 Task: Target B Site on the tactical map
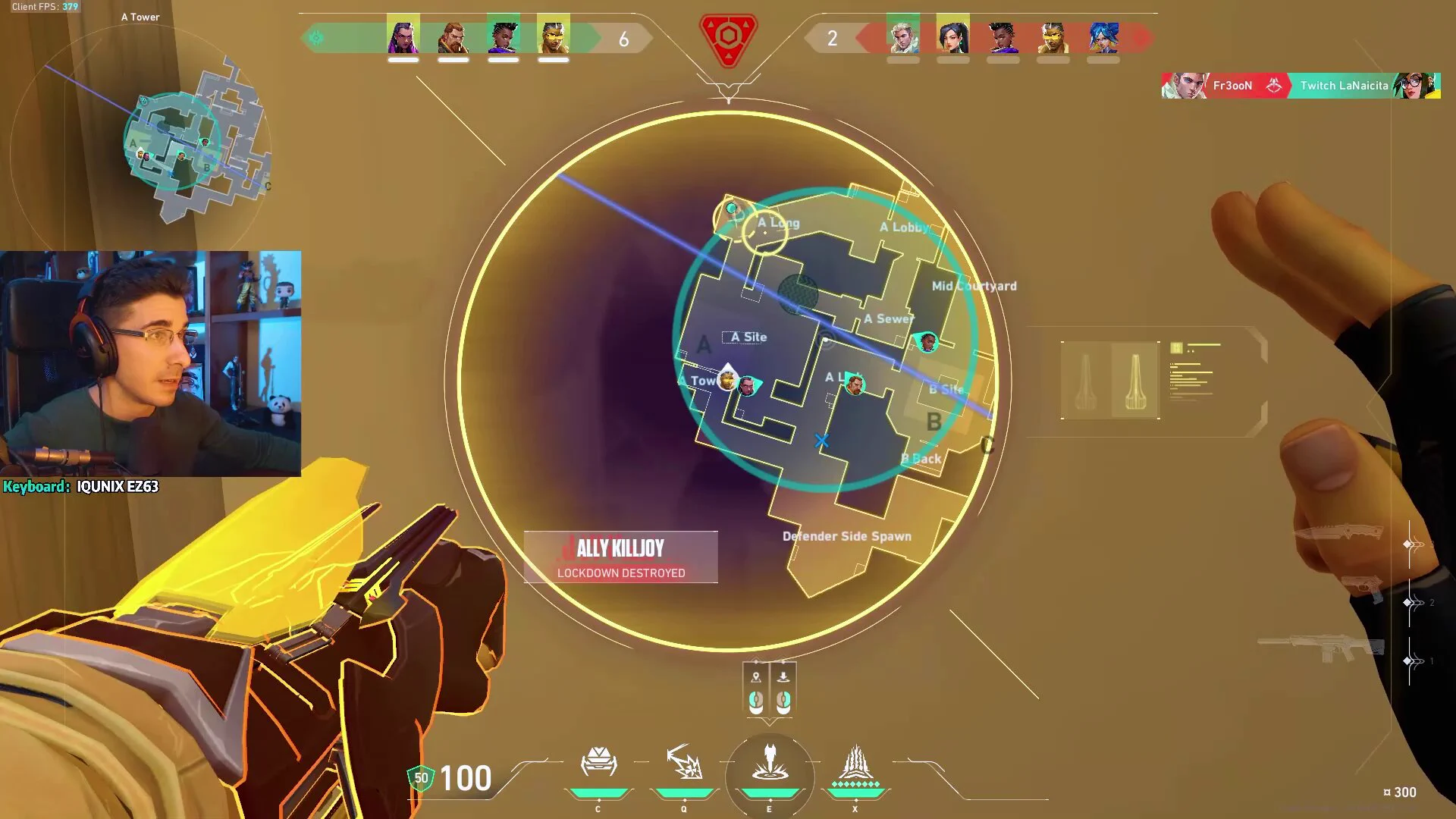tap(946, 390)
